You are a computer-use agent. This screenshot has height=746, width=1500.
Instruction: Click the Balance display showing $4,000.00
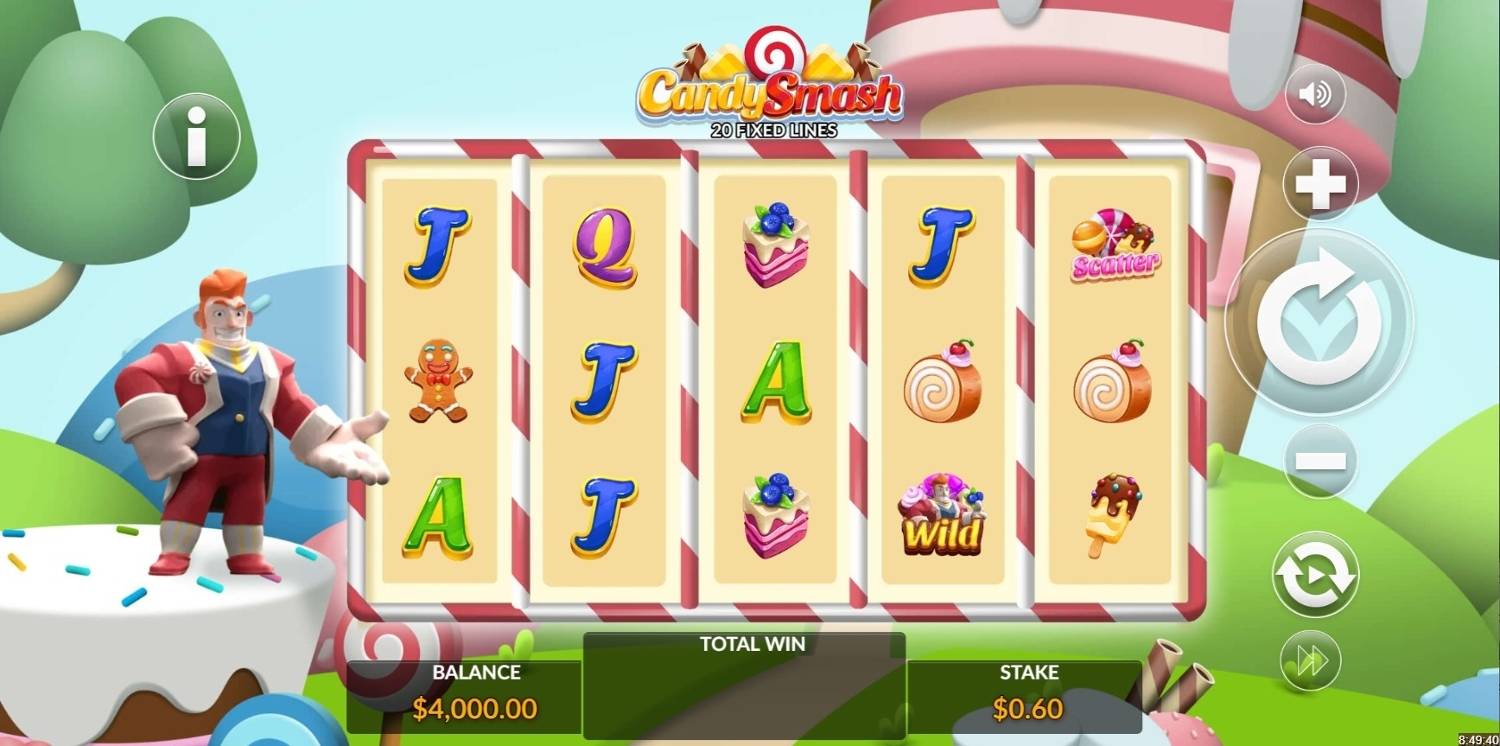(x=477, y=690)
